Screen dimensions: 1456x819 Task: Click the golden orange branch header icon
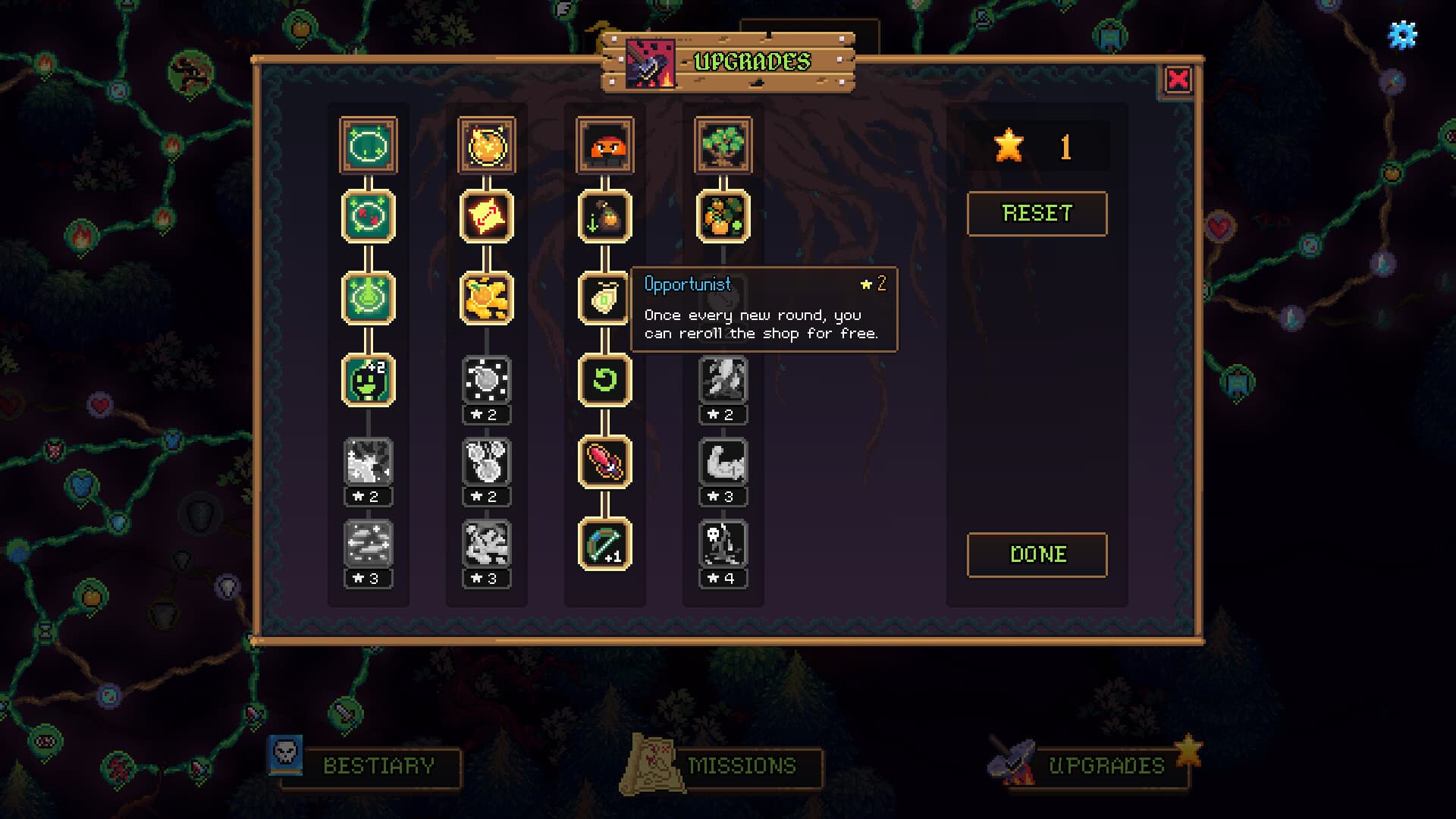coord(486,146)
